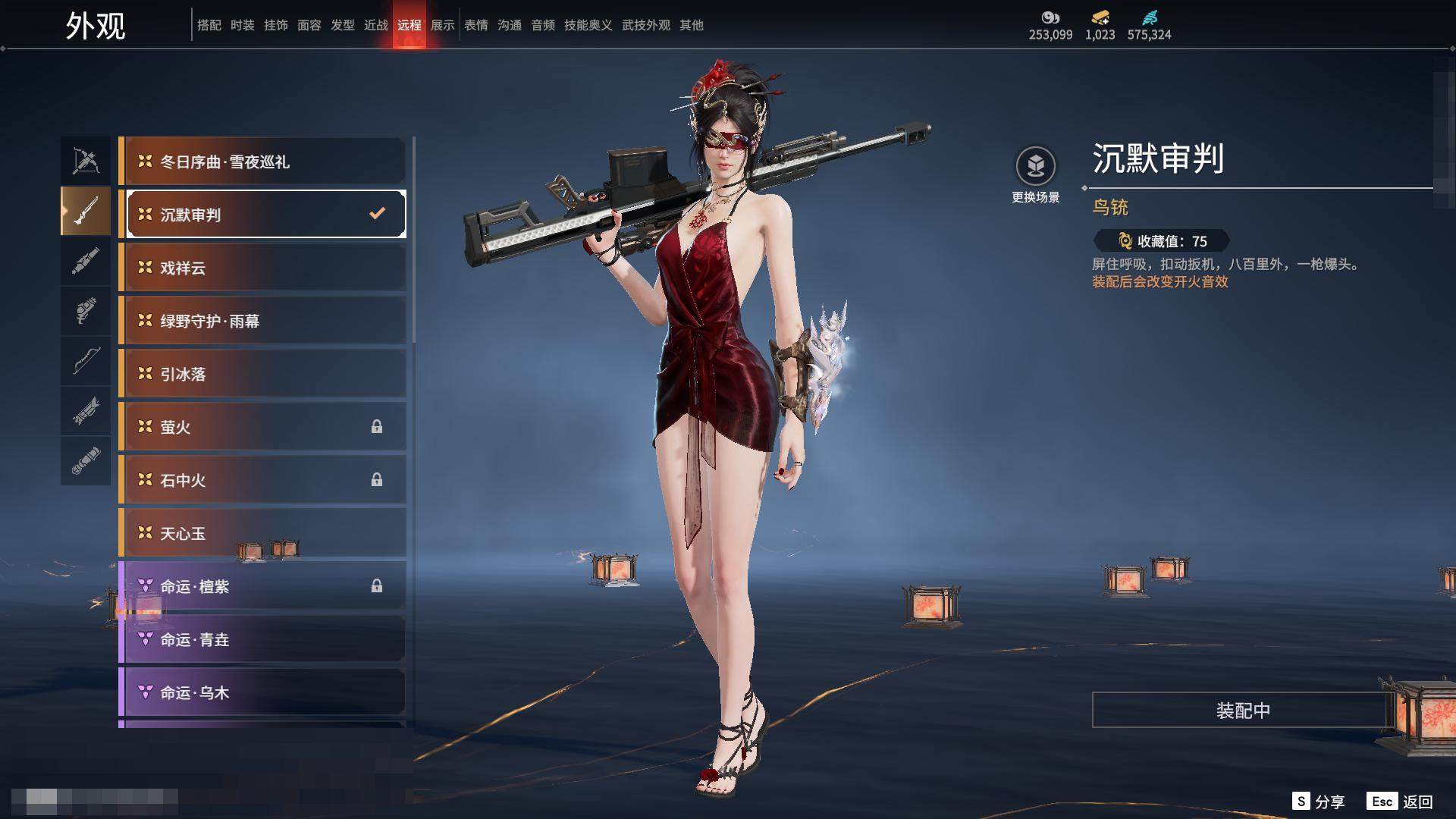This screenshot has height=819, width=1456.
Task: Open the 技能奥义 tab
Action: coord(588,25)
